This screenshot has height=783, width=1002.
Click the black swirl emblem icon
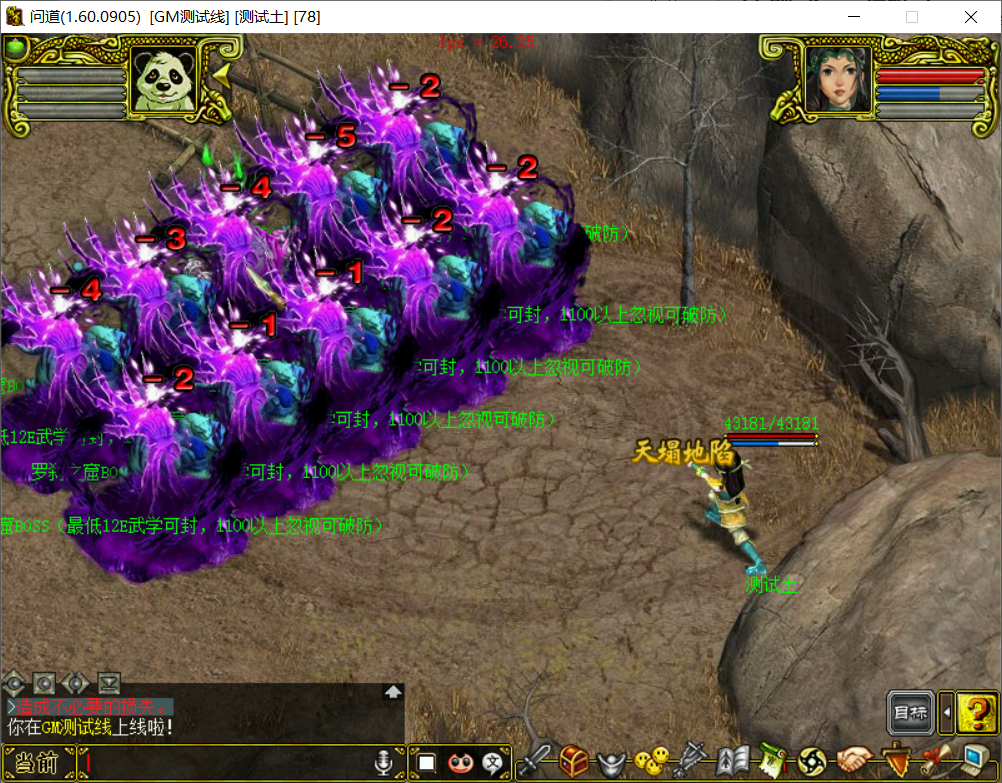812,762
